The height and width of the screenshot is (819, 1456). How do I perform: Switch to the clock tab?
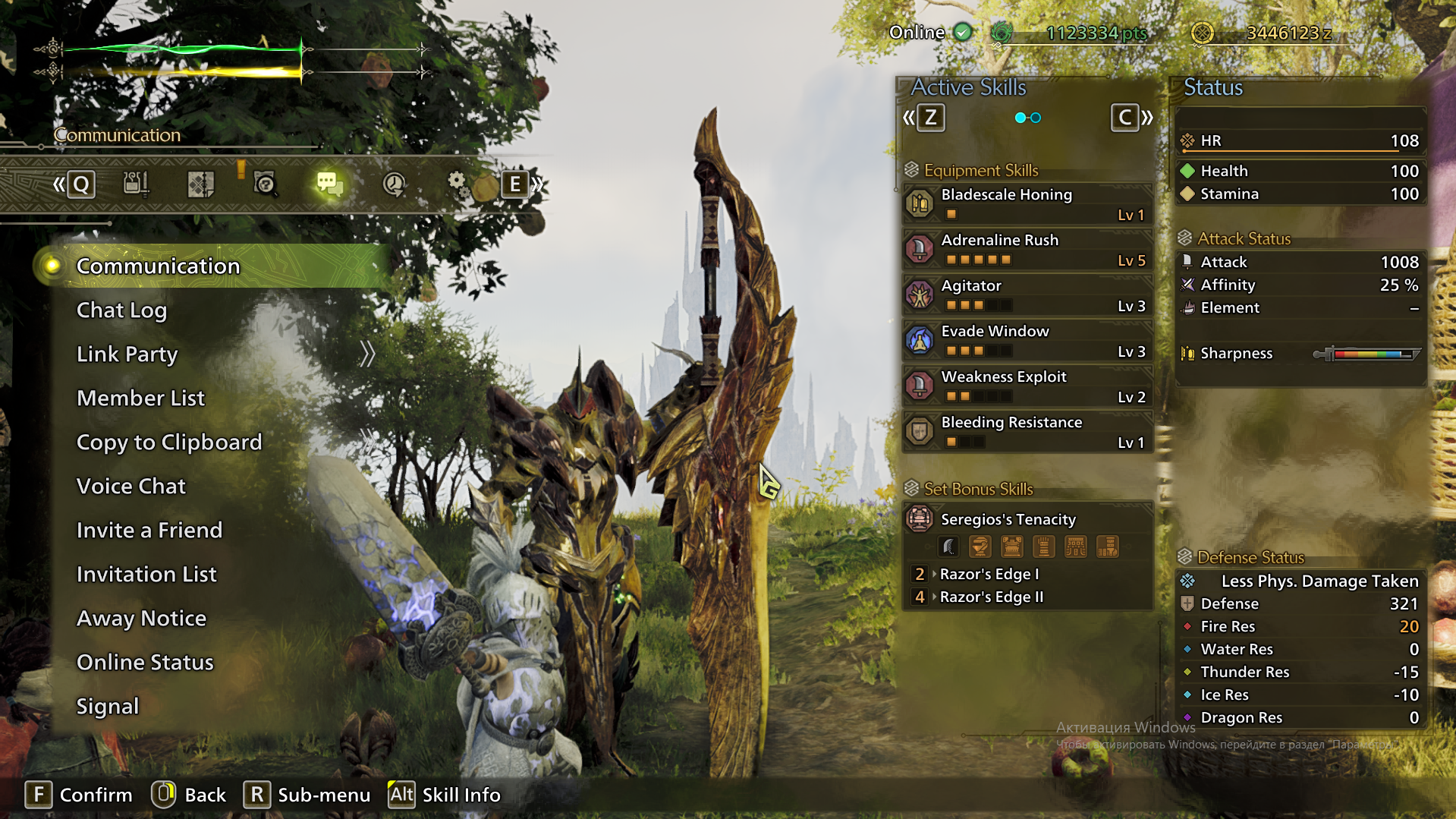click(394, 184)
